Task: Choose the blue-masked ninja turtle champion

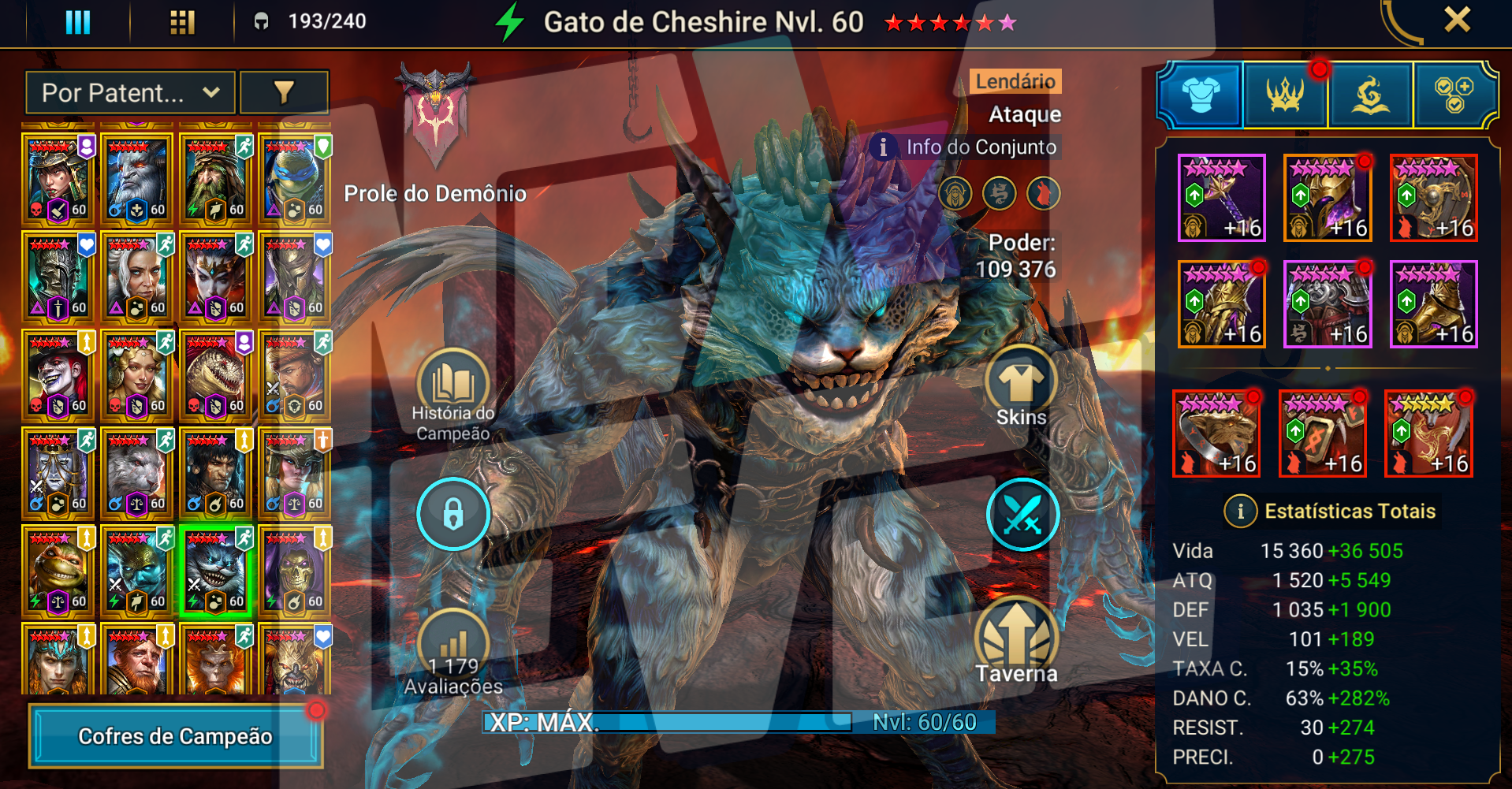Action: [295, 178]
